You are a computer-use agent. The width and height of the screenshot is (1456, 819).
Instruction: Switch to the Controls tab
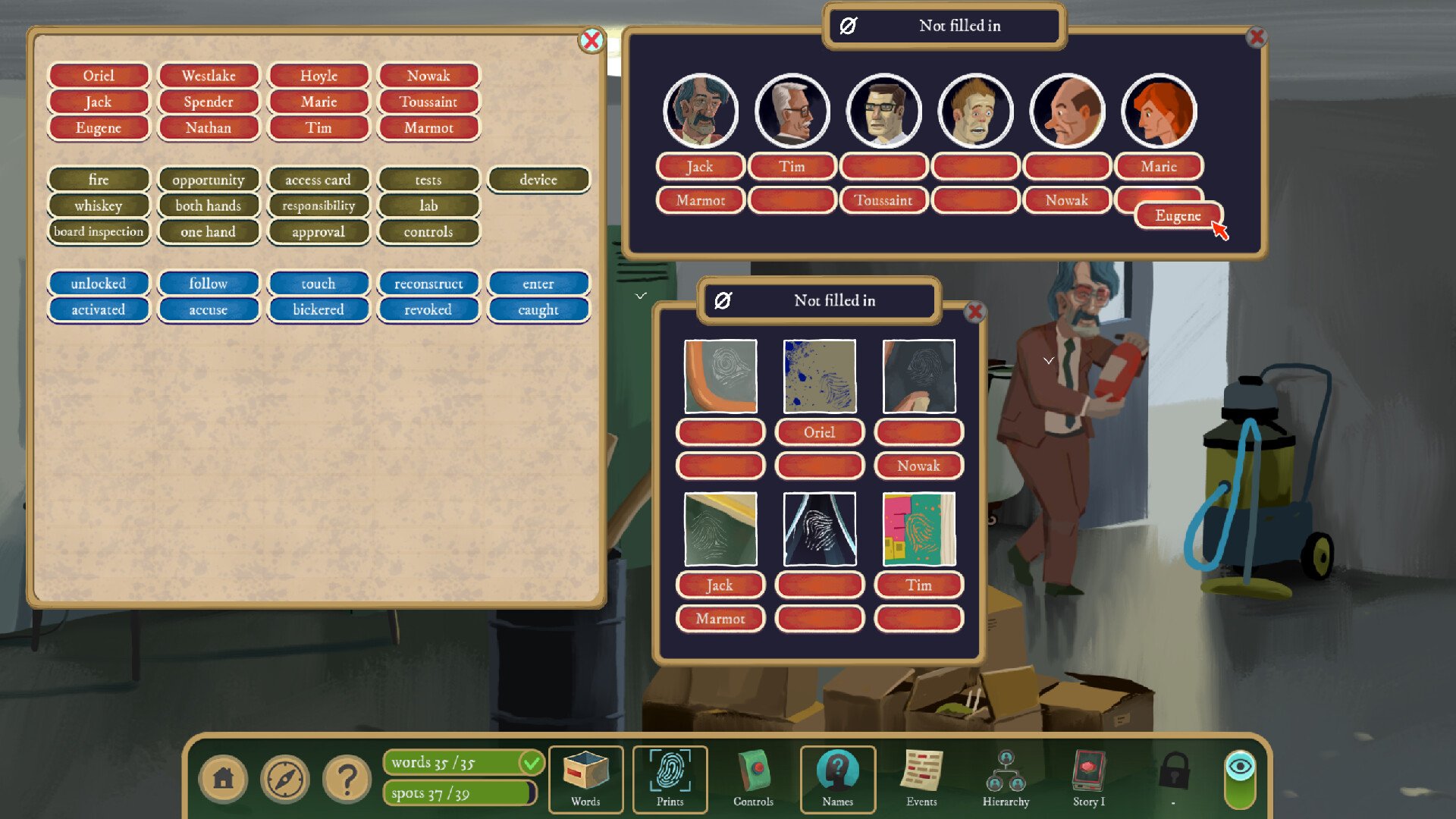(753, 779)
